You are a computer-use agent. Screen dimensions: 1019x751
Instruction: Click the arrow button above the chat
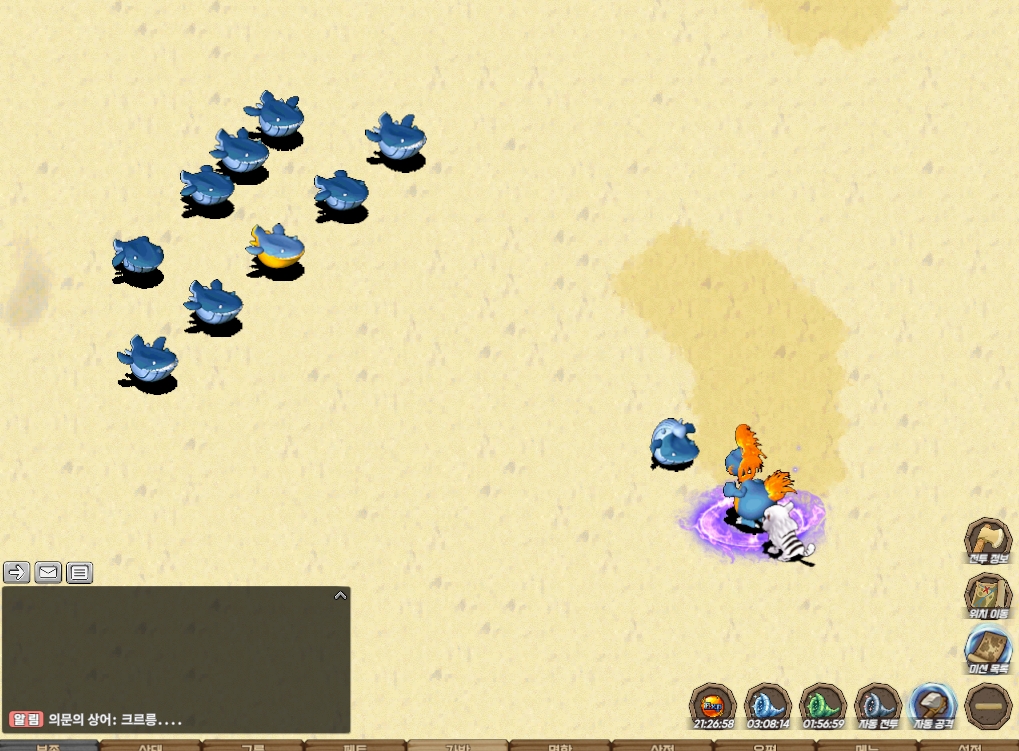pos(17,572)
